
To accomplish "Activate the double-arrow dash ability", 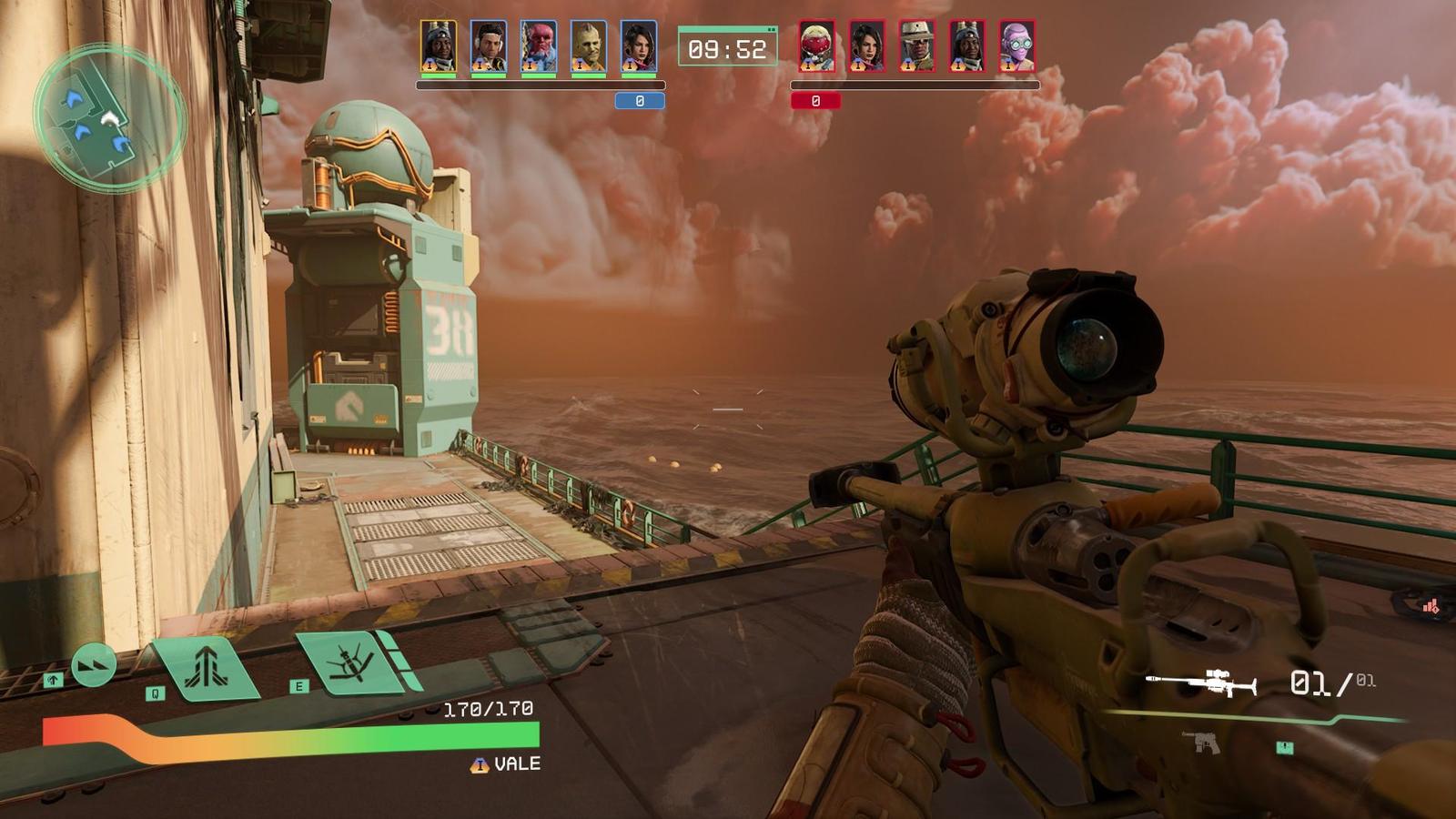I will (x=93, y=665).
